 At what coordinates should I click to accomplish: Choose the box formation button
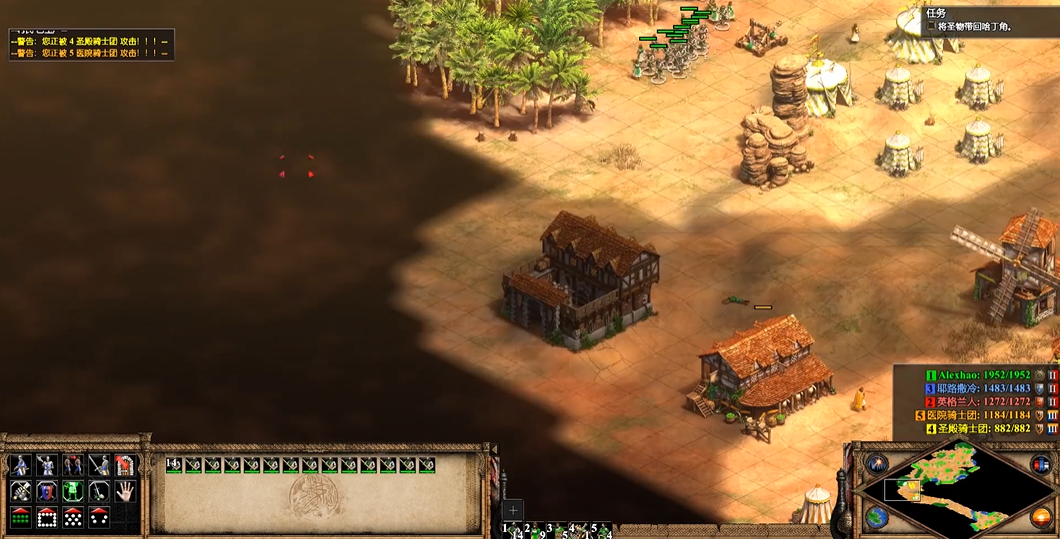click(x=47, y=517)
